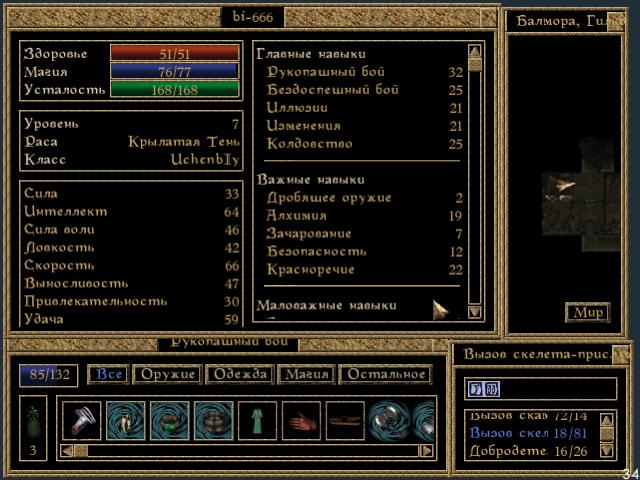This screenshot has width=640, height=480.
Task: Pick the brown belt item
Action: [345, 420]
